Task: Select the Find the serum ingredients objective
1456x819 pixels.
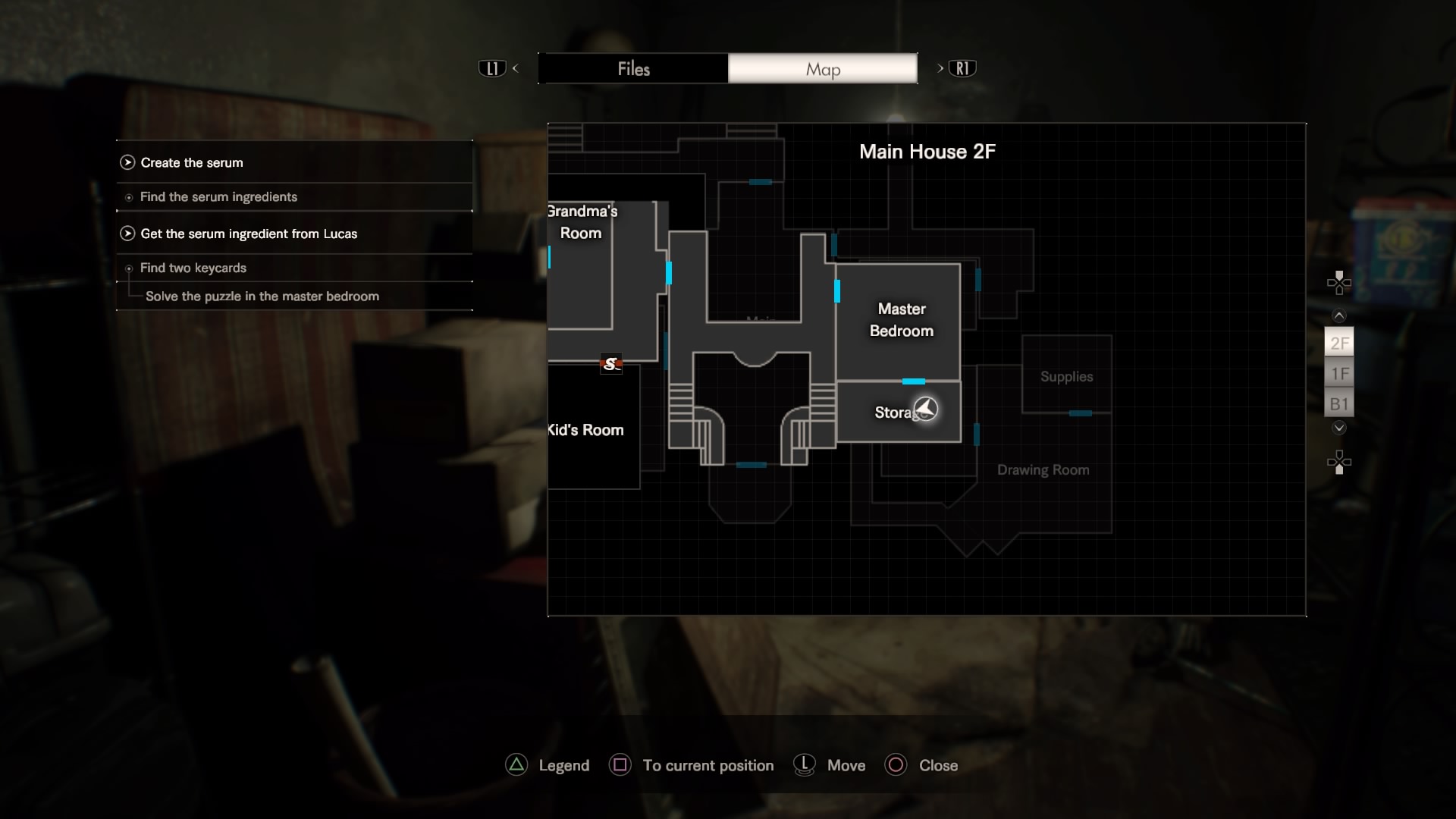Action: [218, 197]
